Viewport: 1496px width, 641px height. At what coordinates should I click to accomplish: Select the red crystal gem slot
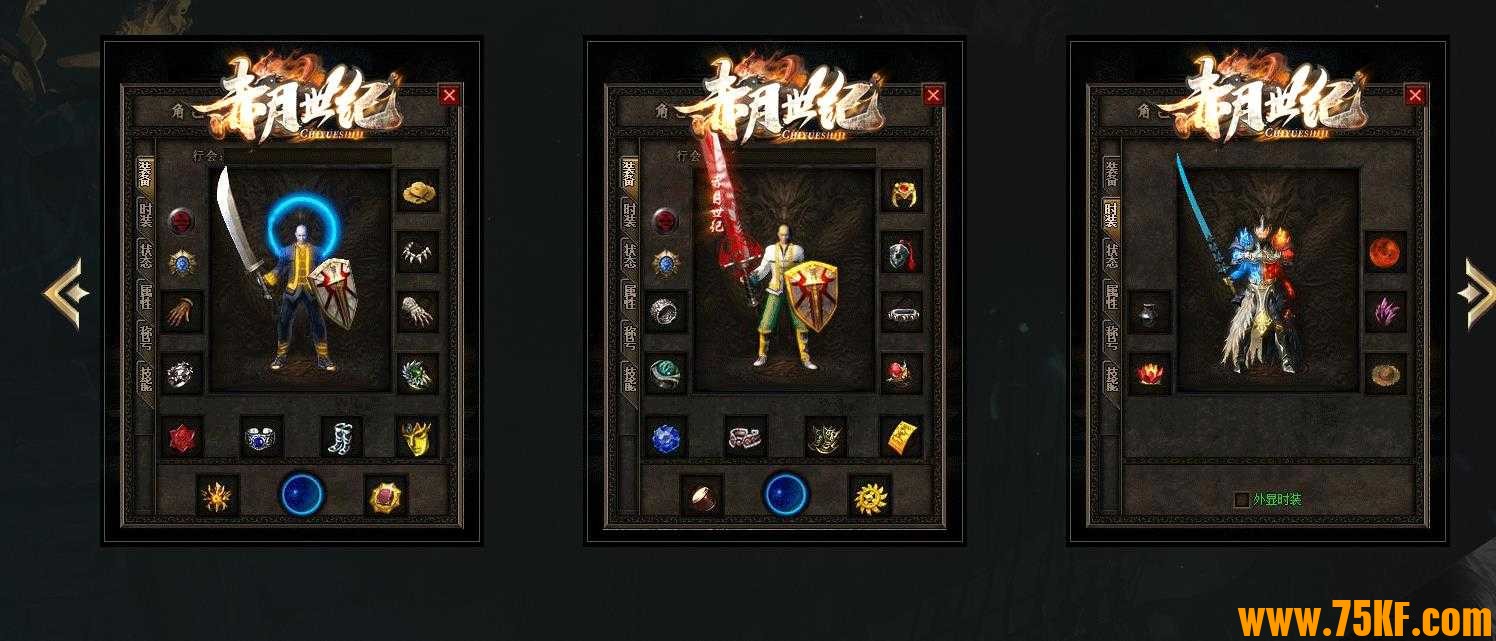pos(182,437)
